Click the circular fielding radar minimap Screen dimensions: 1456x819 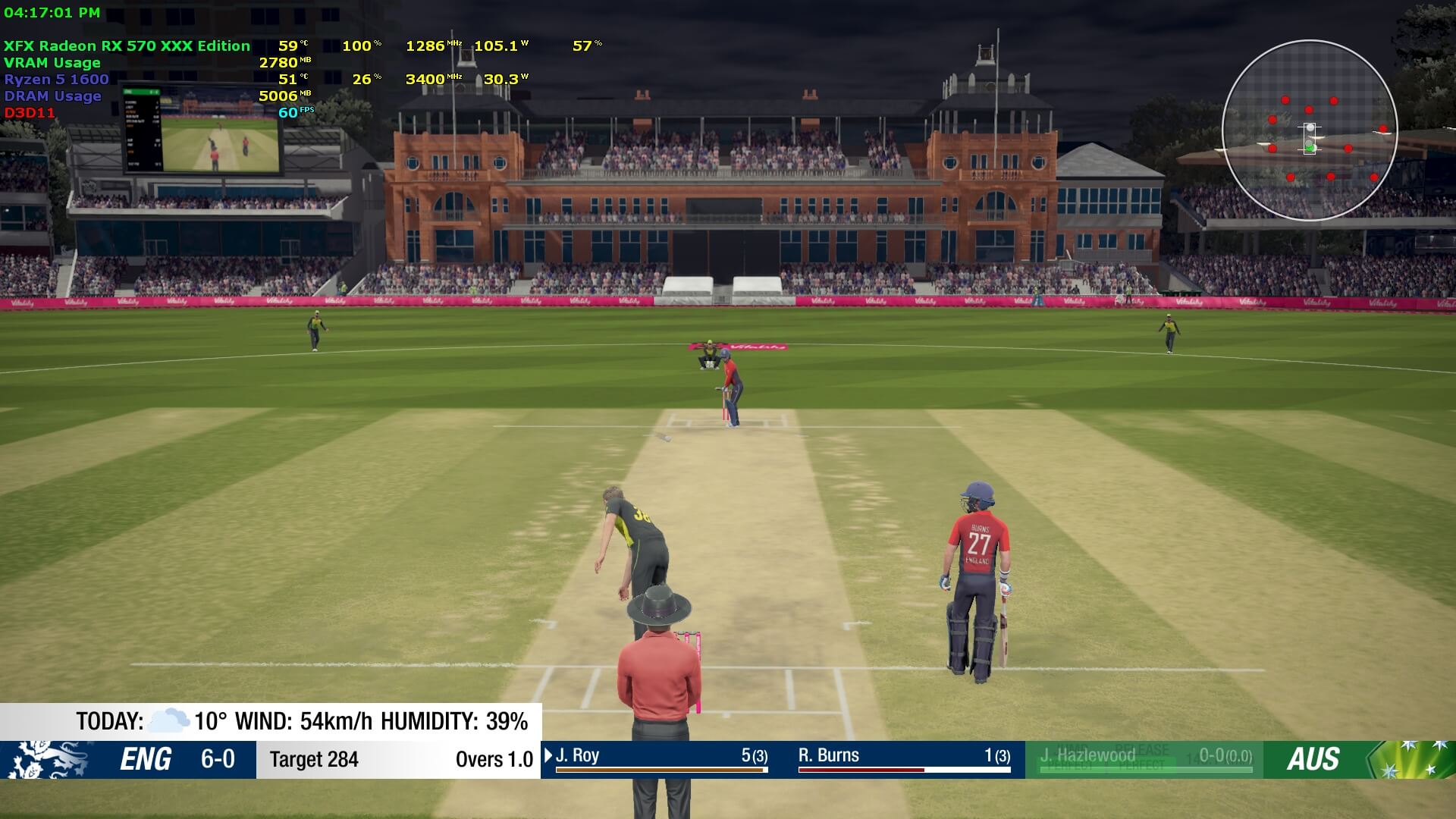pyautogui.click(x=1310, y=130)
